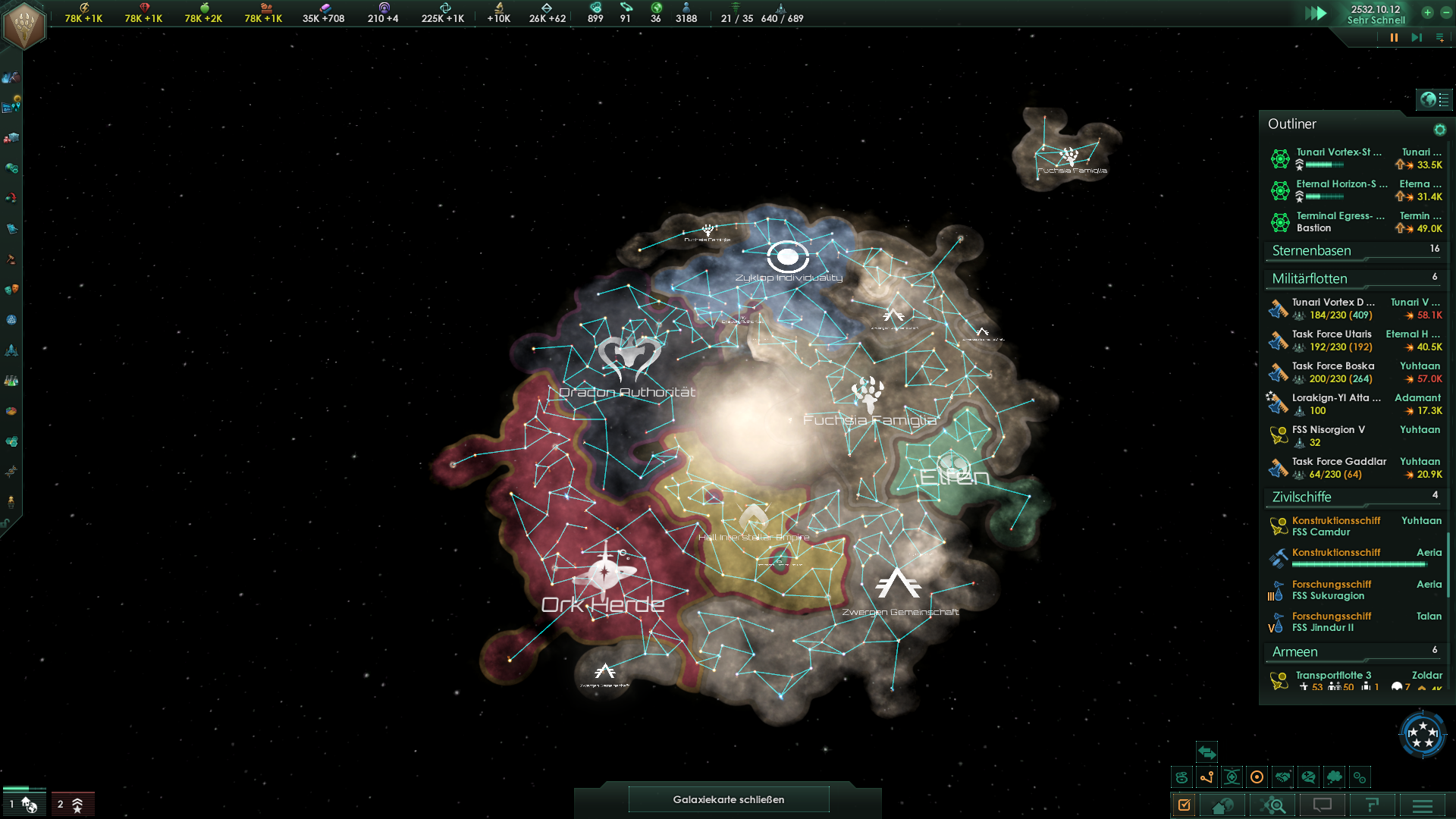This screenshot has width=1456, height=819.
Task: Open the chat speech bubble window
Action: (x=1323, y=805)
